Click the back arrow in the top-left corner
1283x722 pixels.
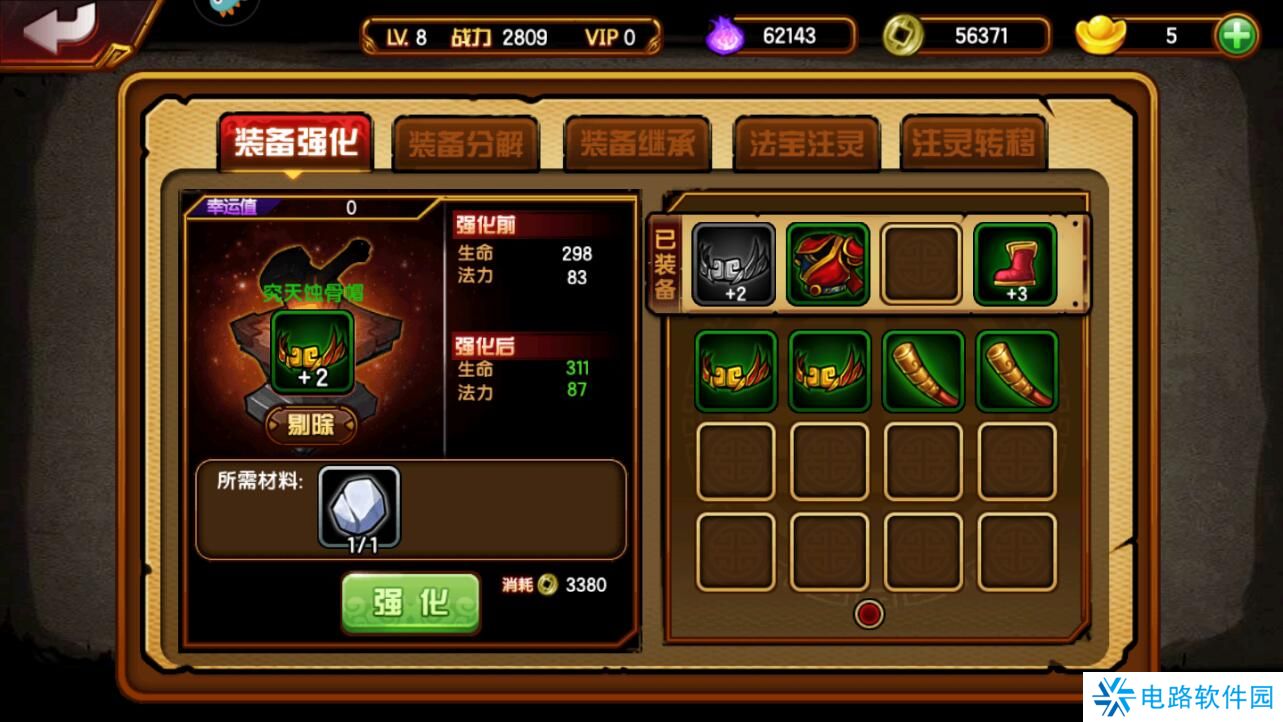point(62,28)
